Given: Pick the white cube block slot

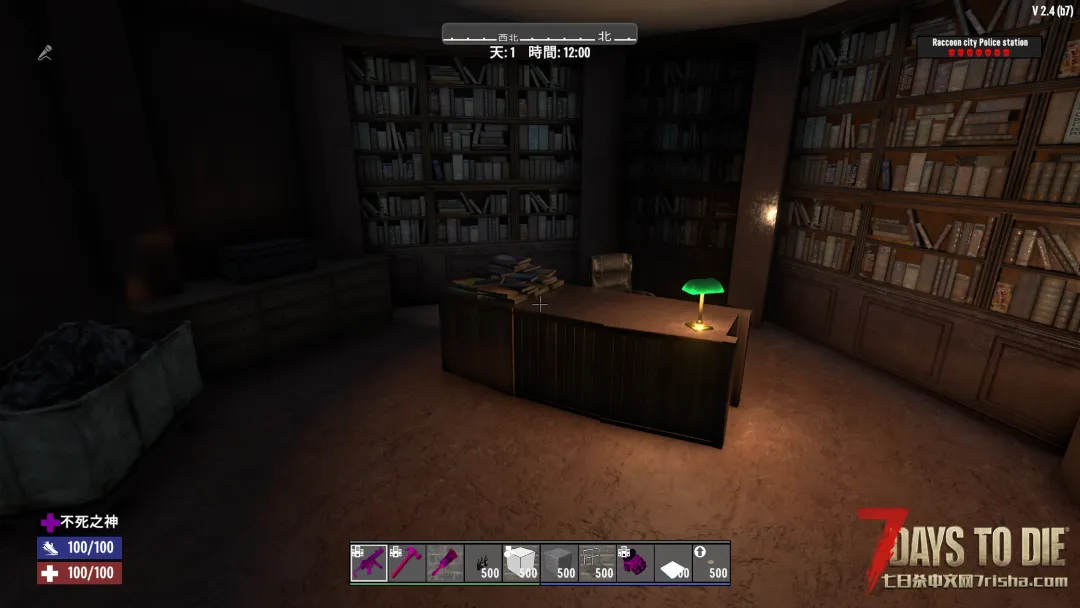Looking at the screenshot, I should click(x=521, y=563).
